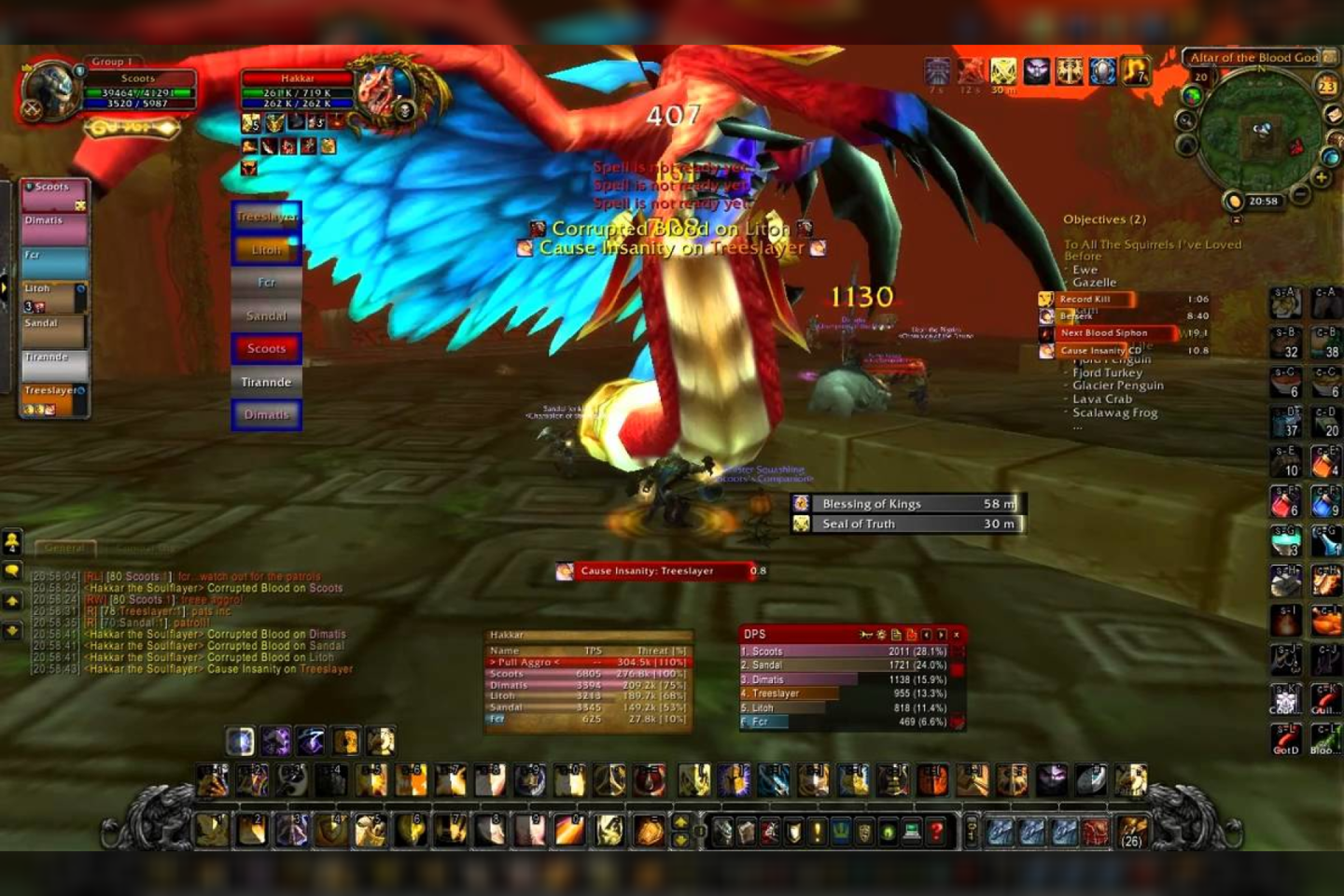Select Scoots in the raid frames
Image resolution: width=1344 pixels, height=896 pixels.
click(54, 194)
